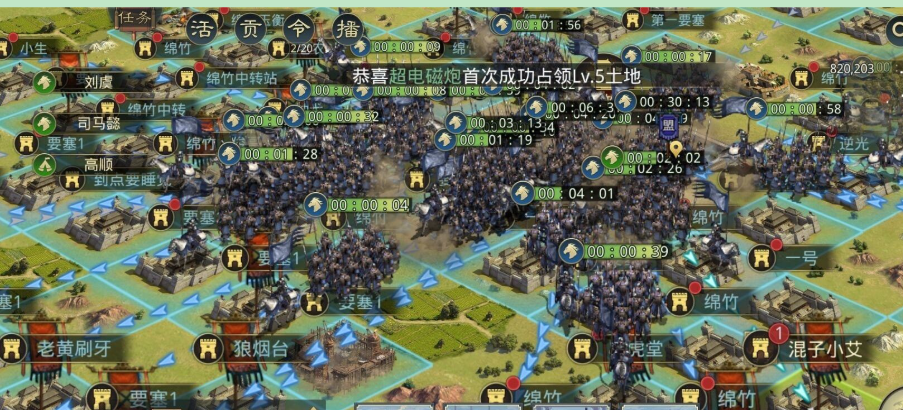903x410 pixels.
Task: Open the 活 activity button
Action: tap(203, 25)
